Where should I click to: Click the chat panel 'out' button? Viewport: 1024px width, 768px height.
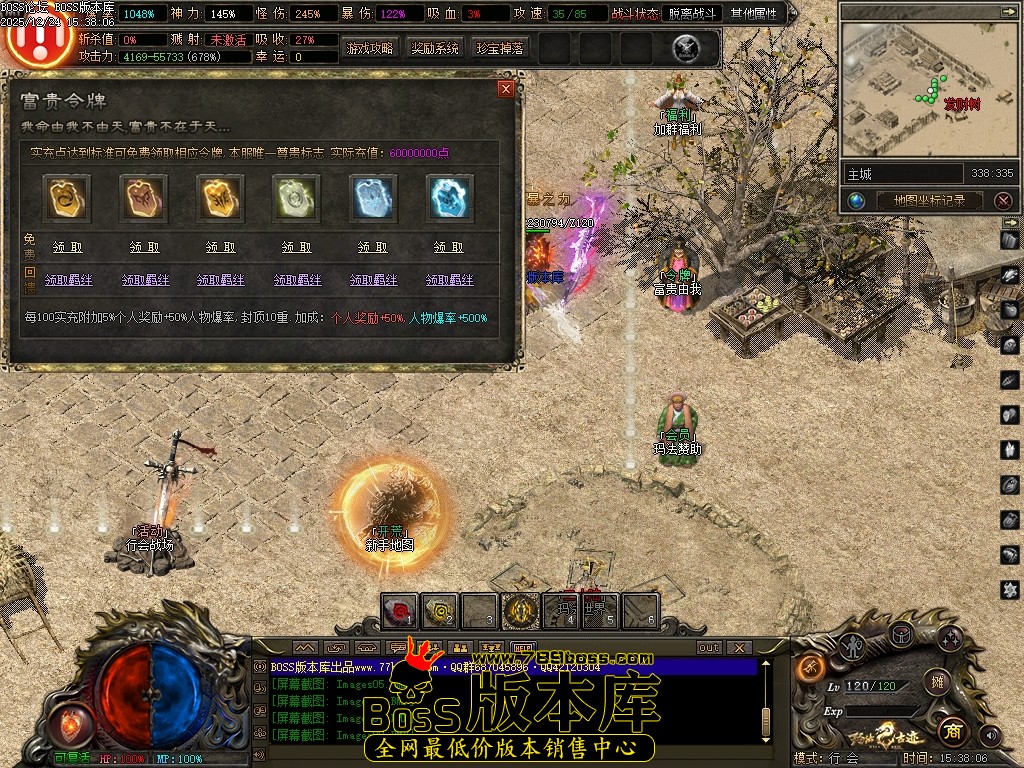pyautogui.click(x=708, y=647)
